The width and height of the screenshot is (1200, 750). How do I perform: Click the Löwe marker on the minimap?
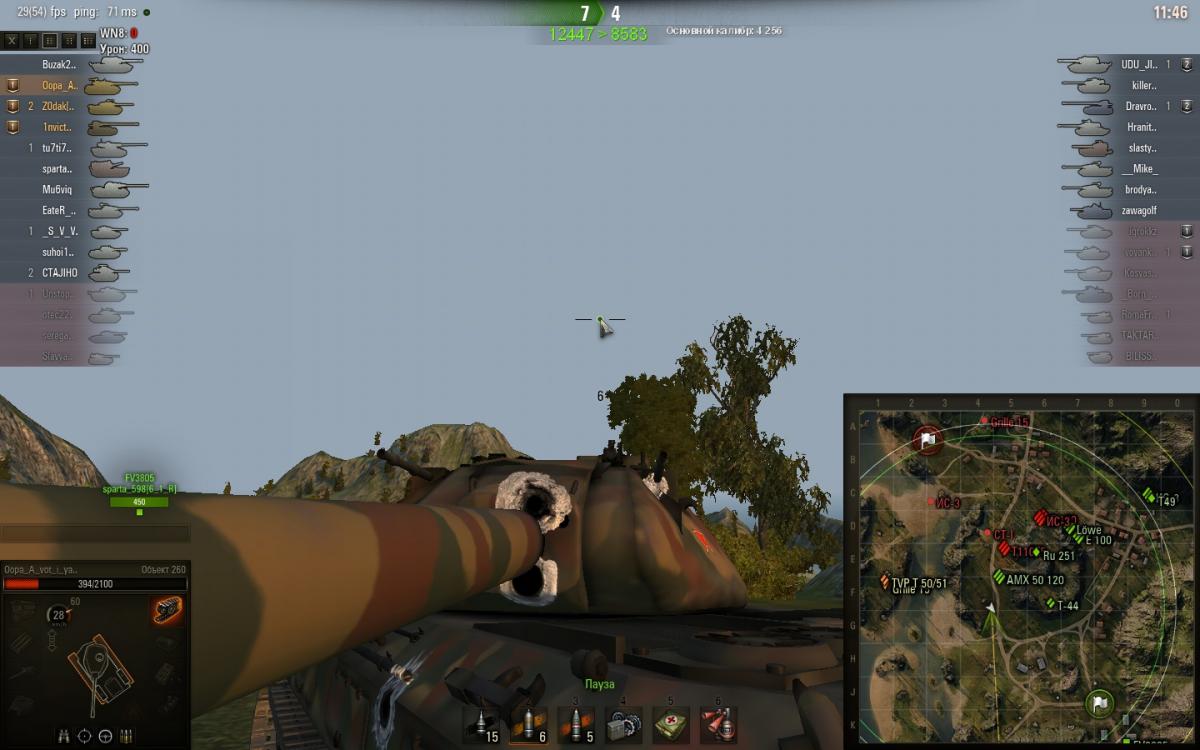coord(1082,531)
